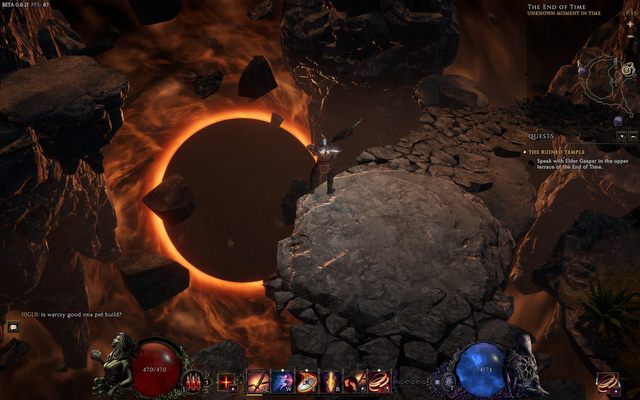Activate the red ring skill
The height and width of the screenshot is (400, 640).
point(379,381)
